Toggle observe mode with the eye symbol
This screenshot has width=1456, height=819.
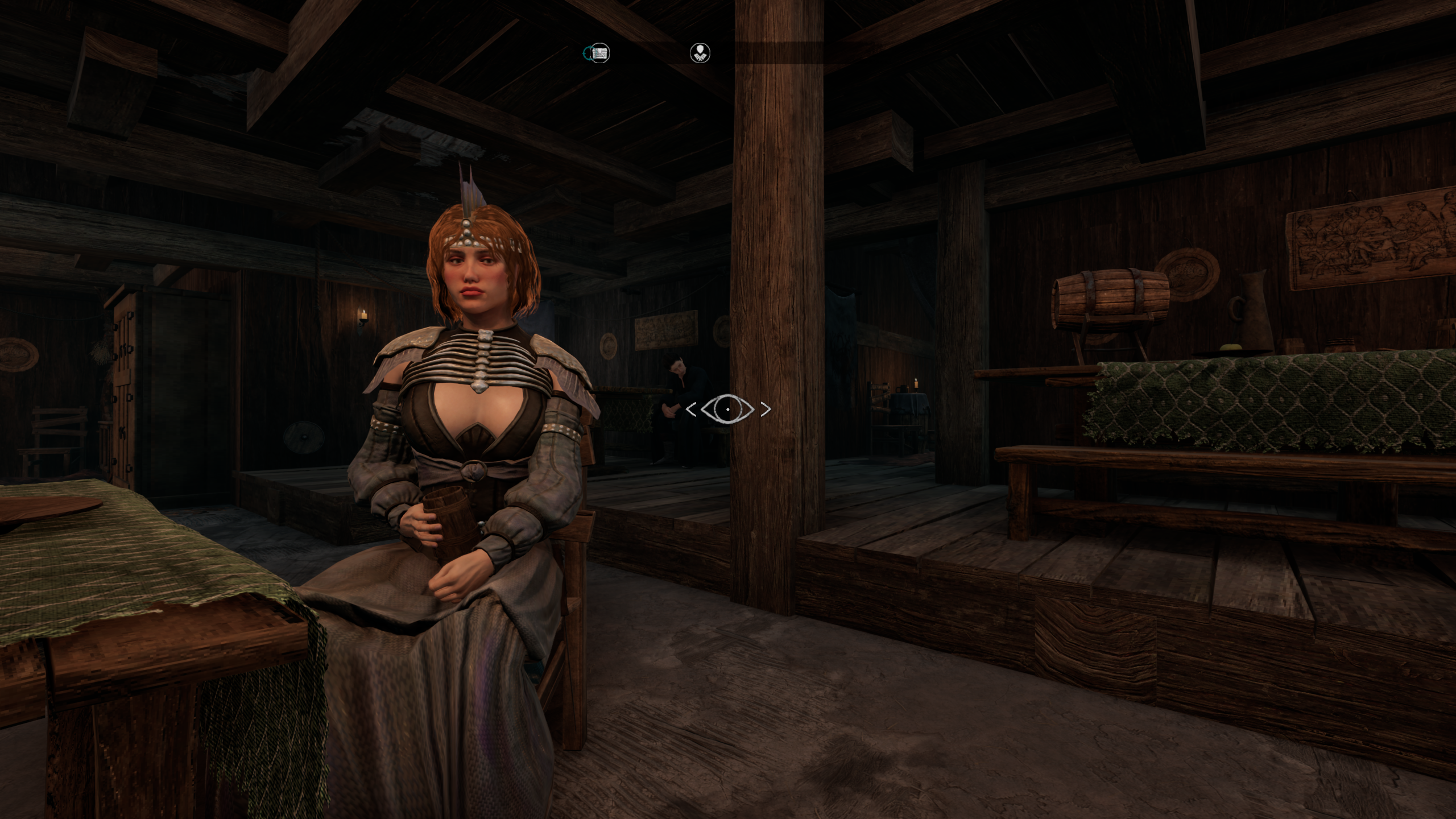pos(727,409)
